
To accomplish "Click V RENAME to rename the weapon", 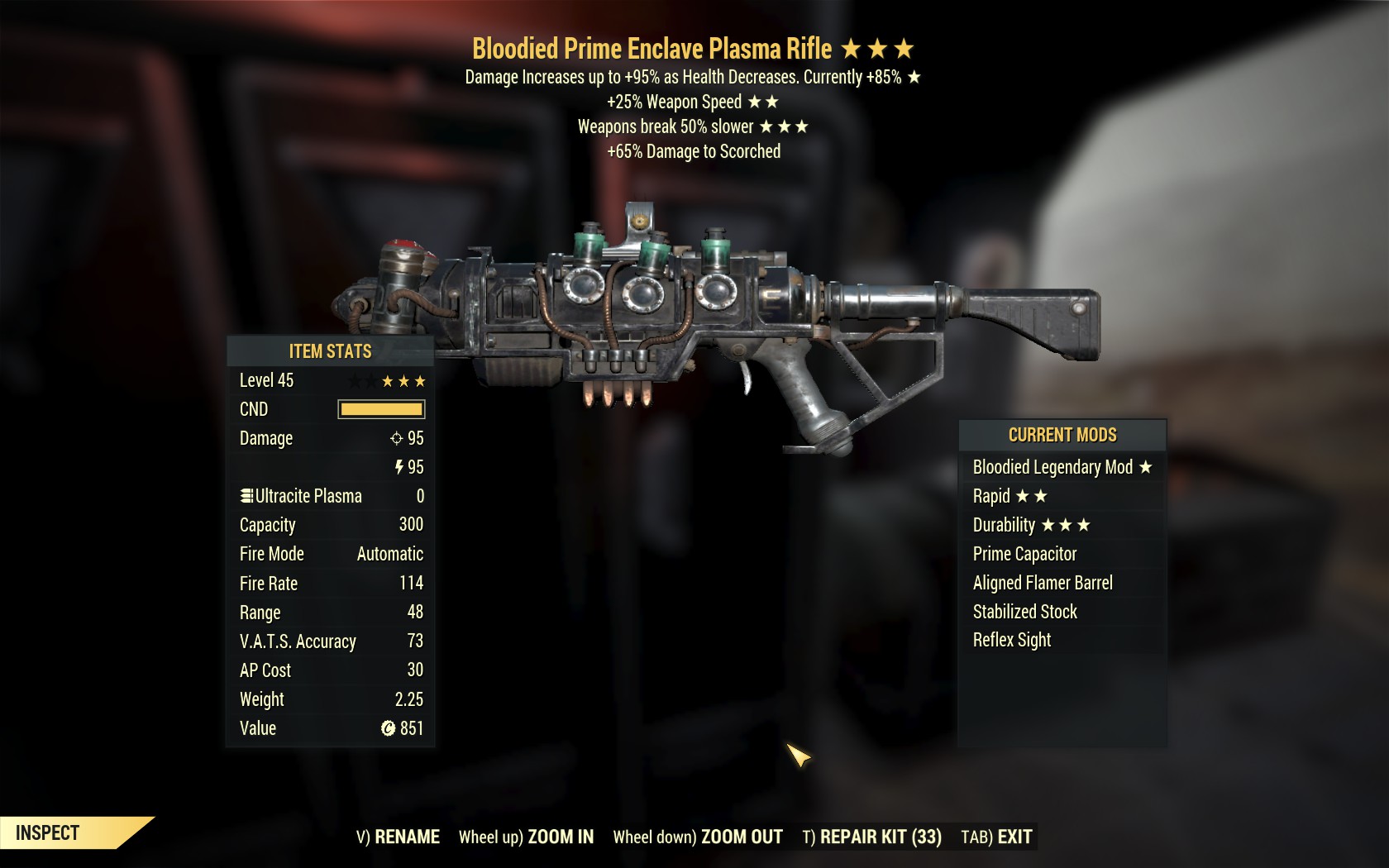I will (398, 837).
